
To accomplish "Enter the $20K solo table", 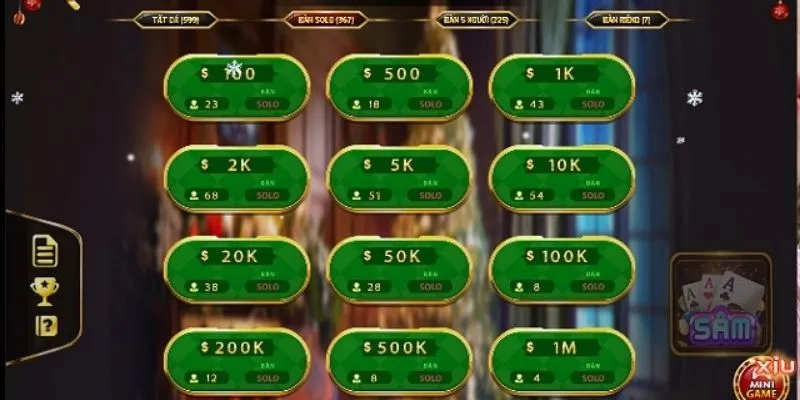I will (237, 269).
